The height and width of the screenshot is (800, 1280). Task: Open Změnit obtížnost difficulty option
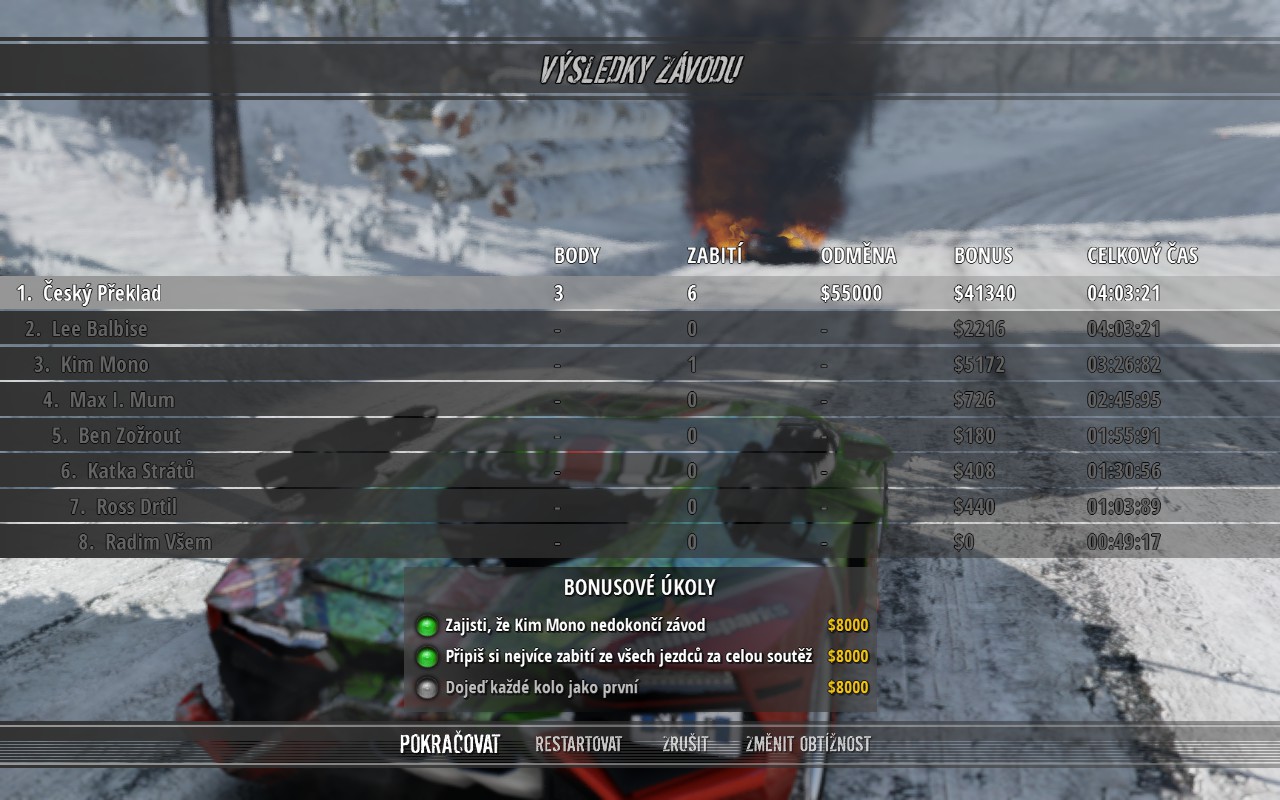pos(807,744)
